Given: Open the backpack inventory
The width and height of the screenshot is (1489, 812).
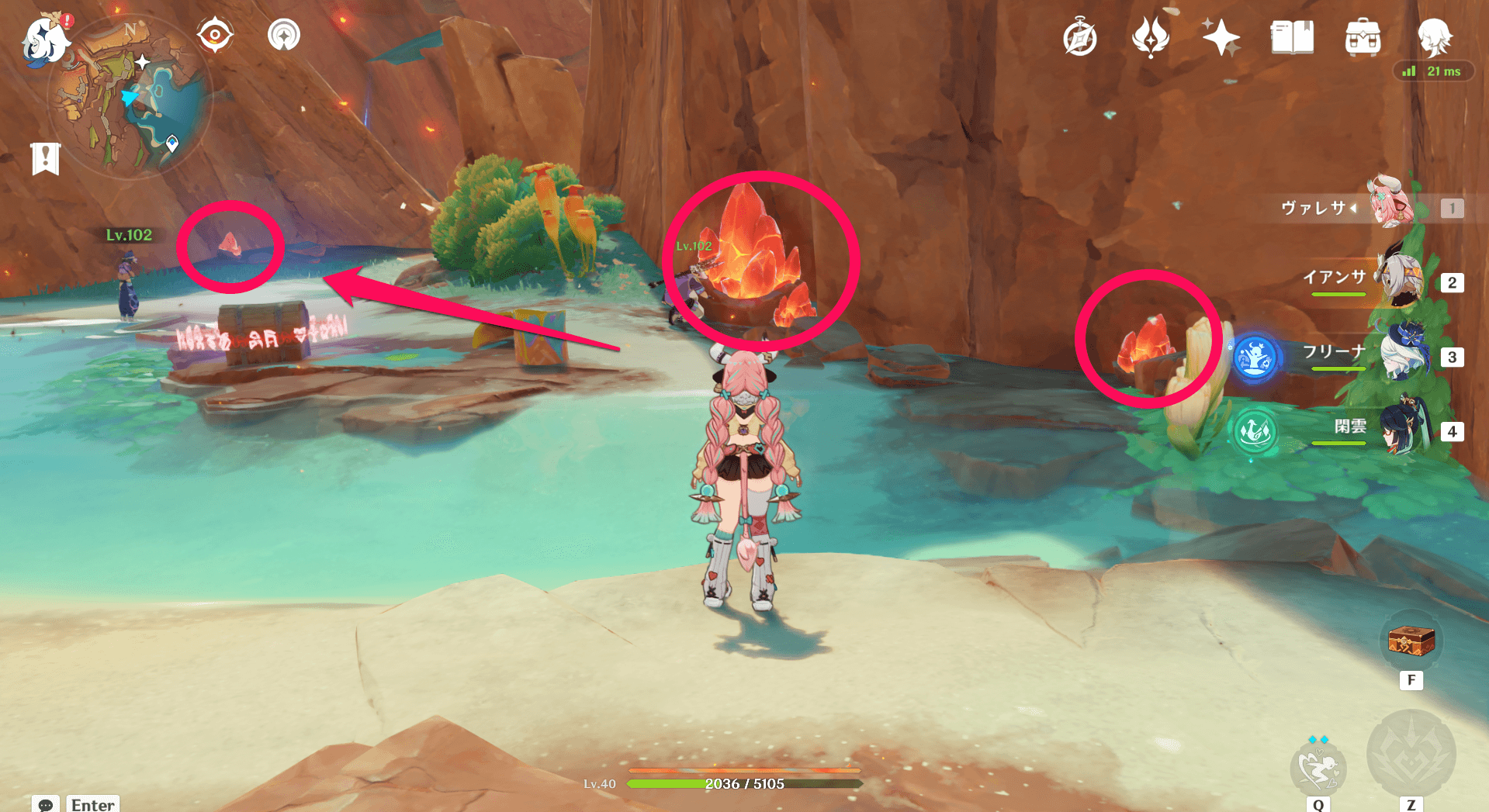Looking at the screenshot, I should coord(1363,38).
